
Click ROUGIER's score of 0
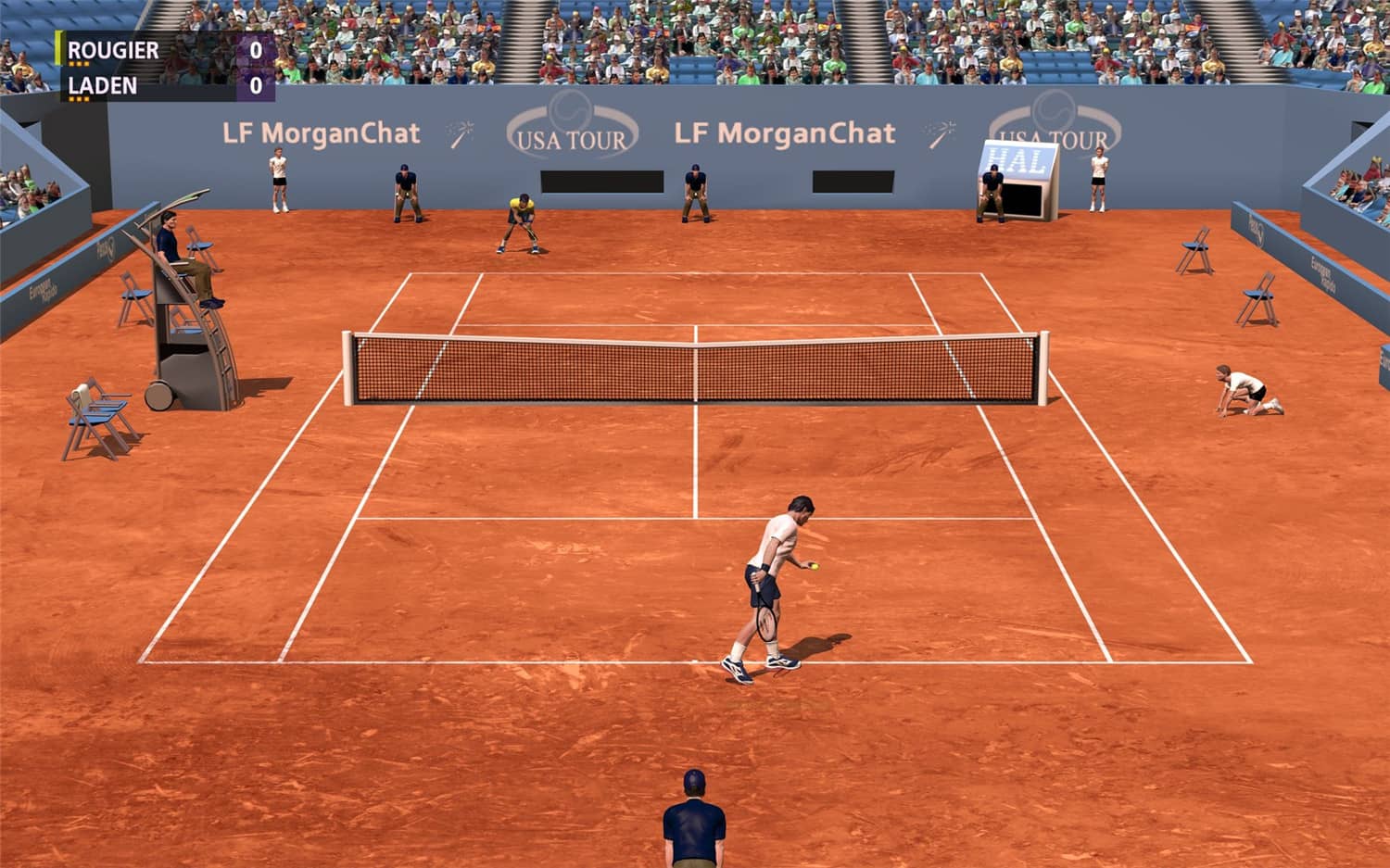click(x=254, y=50)
